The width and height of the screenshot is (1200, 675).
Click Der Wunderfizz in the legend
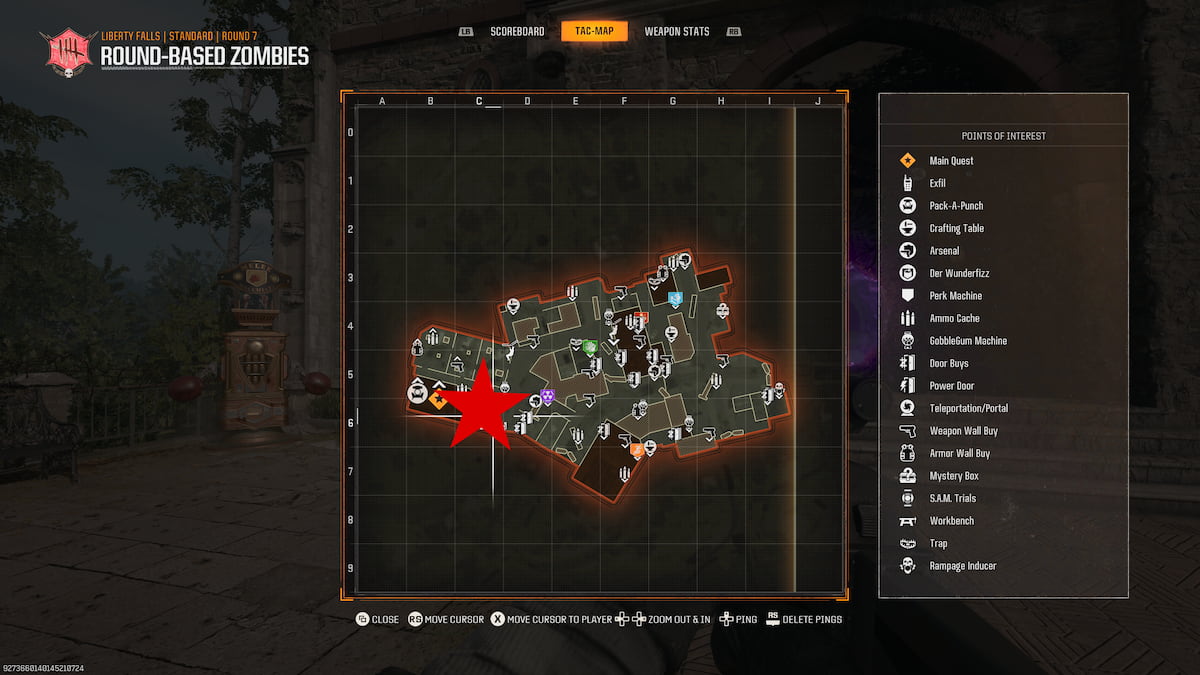pos(959,273)
